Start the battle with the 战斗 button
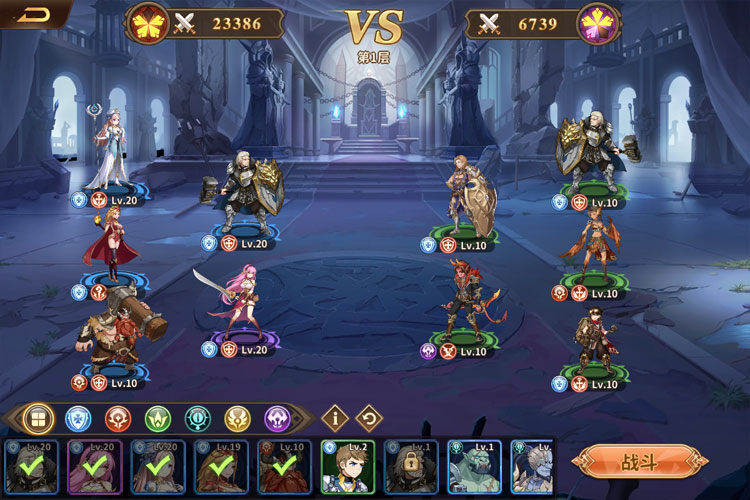The width and height of the screenshot is (750, 500). (x=640, y=461)
